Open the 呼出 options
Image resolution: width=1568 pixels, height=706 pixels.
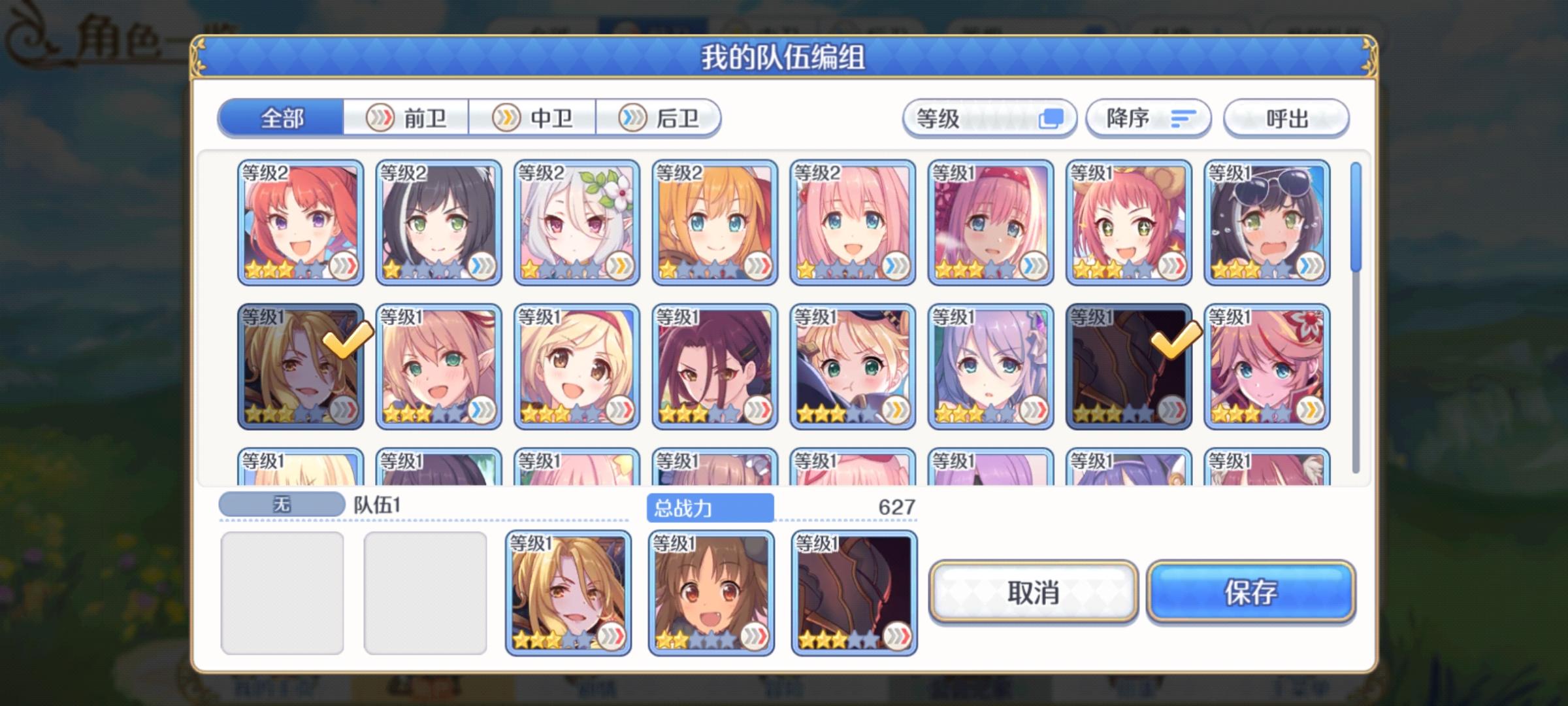(1285, 118)
